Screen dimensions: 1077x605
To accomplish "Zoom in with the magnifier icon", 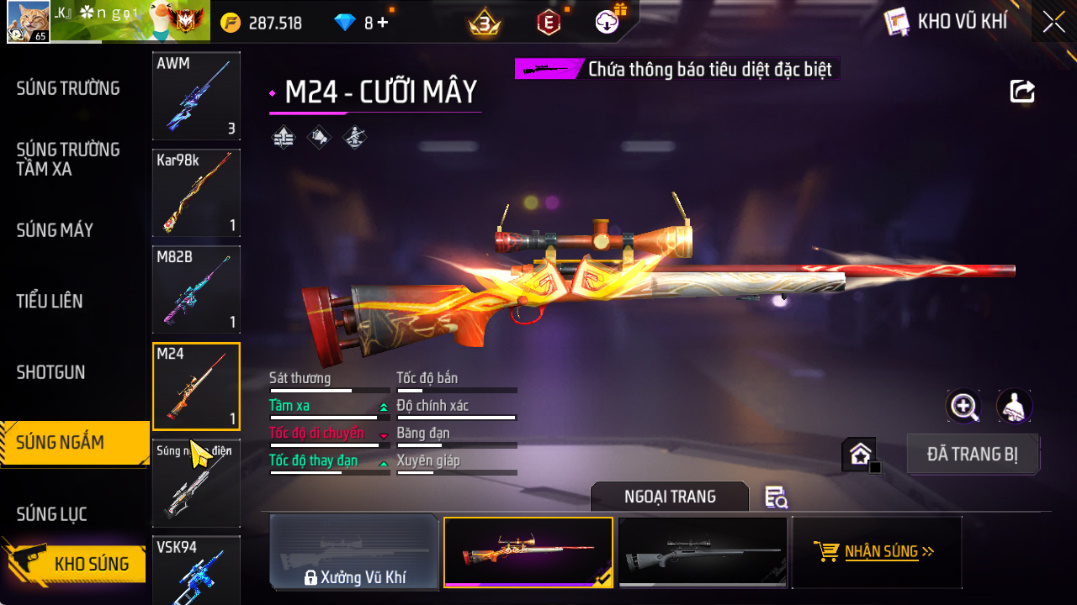I will click(964, 406).
